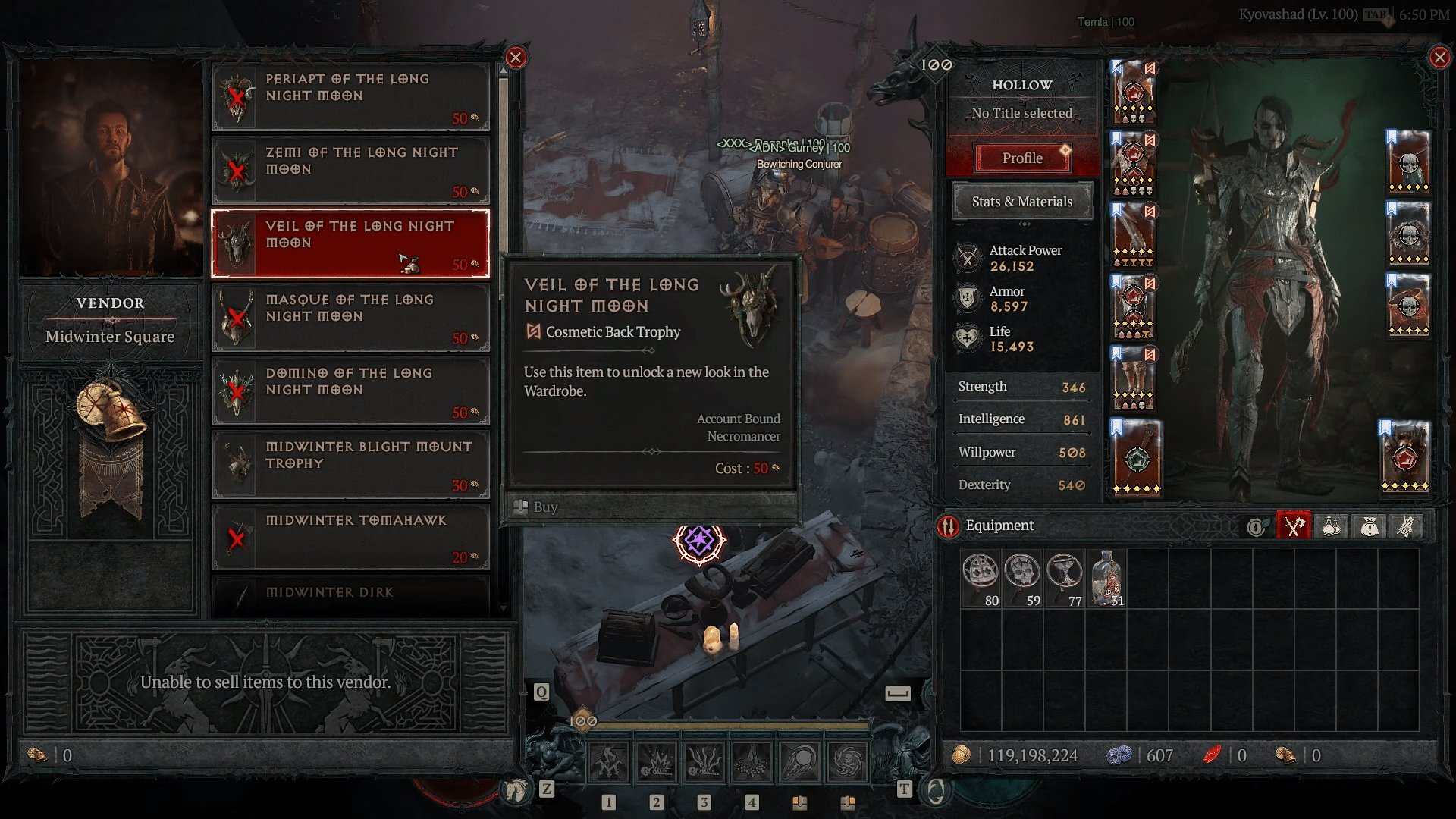Open the emote wheel icon near T
This screenshot has width=1456, height=819.
937,789
